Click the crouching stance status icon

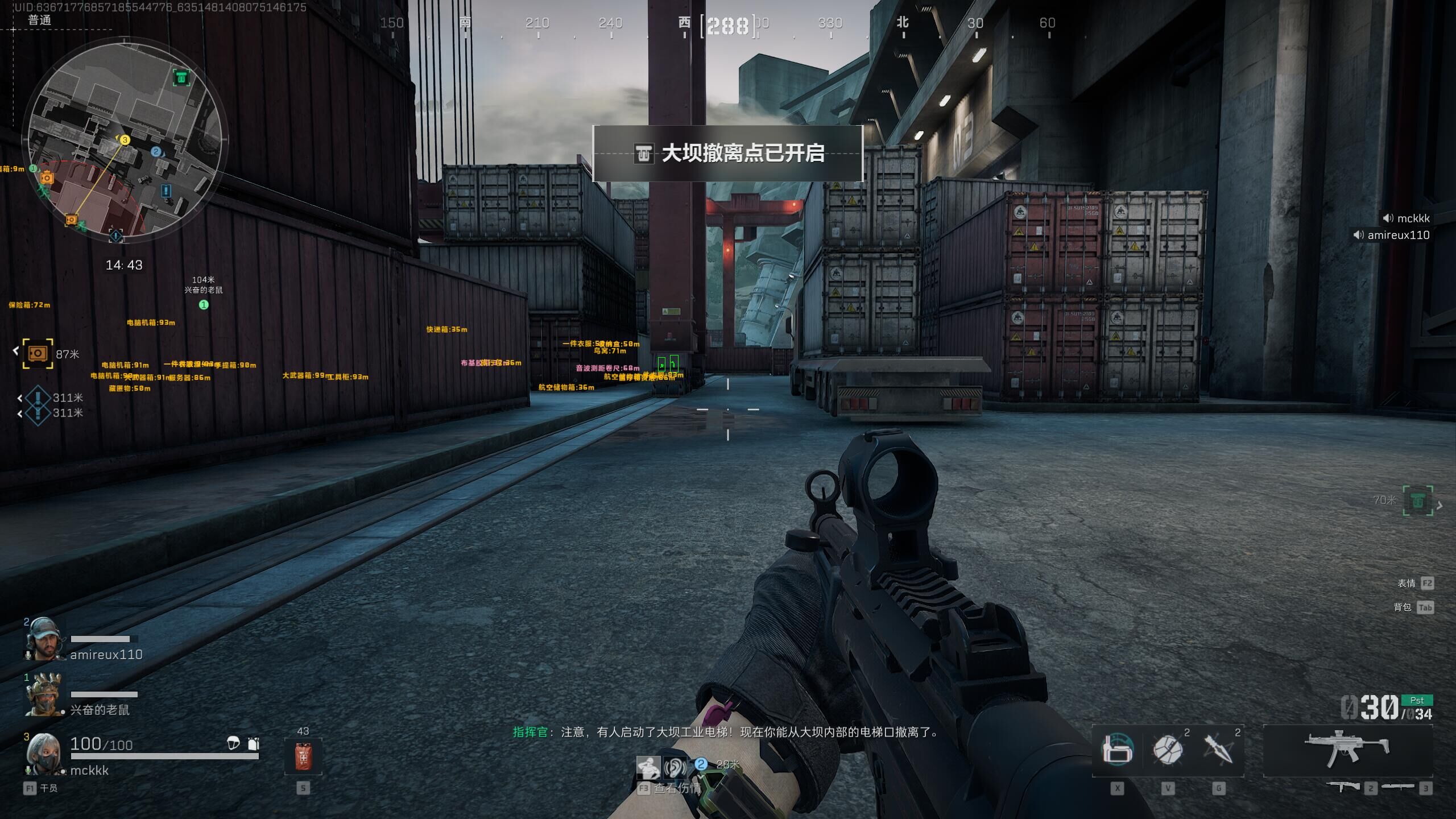tap(648, 768)
